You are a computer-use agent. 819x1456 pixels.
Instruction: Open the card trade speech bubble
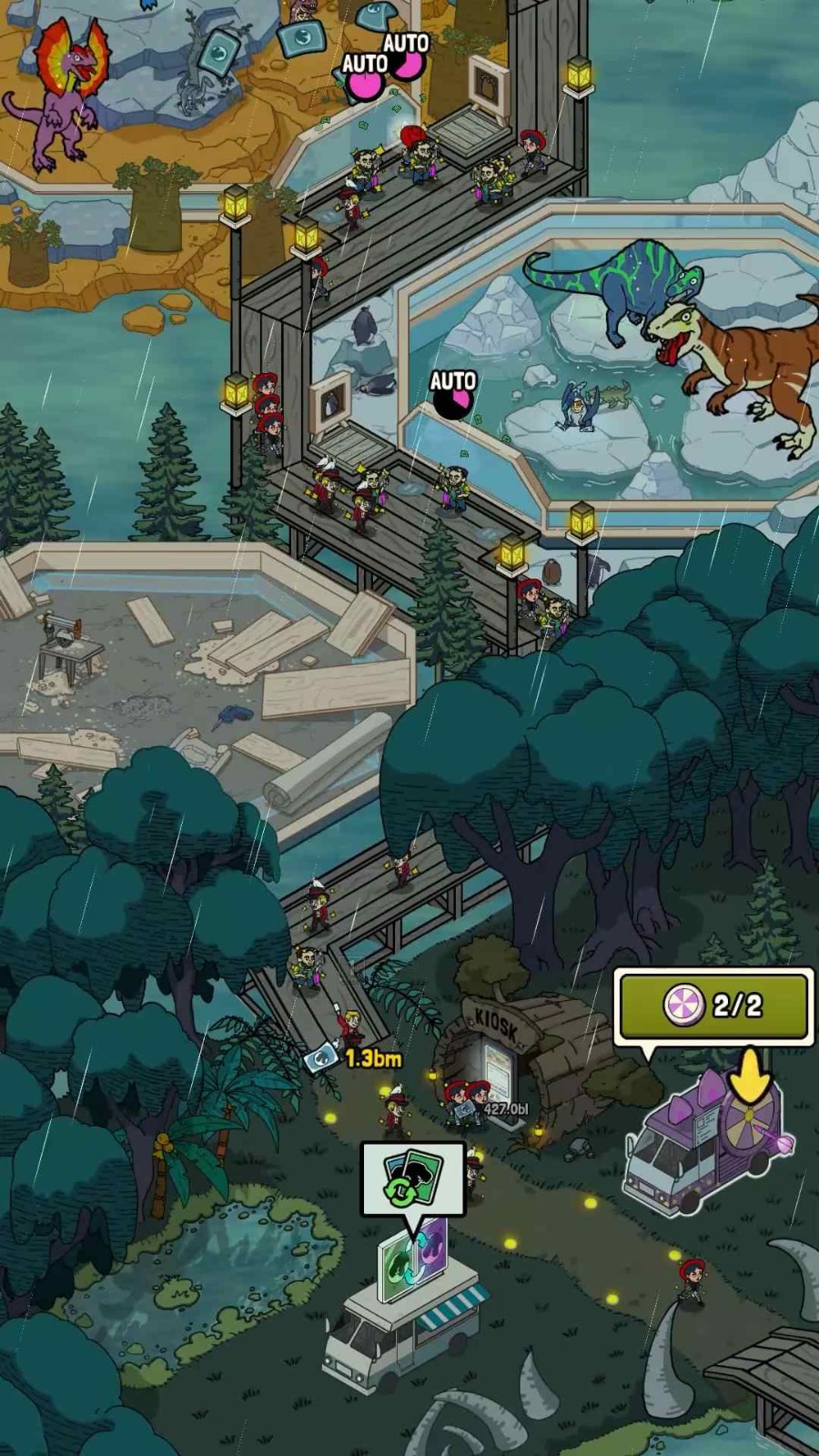click(413, 1178)
